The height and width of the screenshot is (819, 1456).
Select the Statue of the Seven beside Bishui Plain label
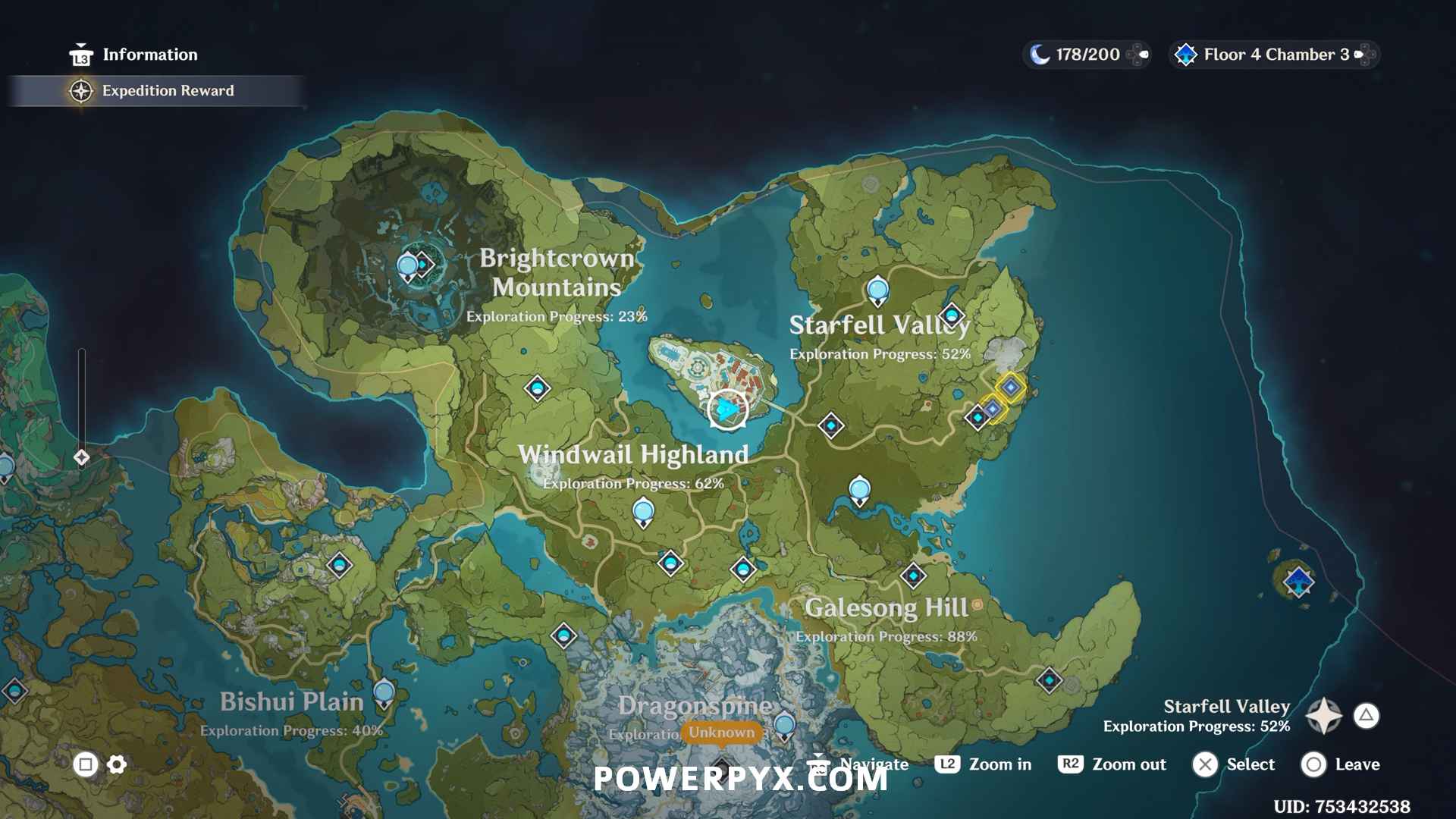click(384, 692)
